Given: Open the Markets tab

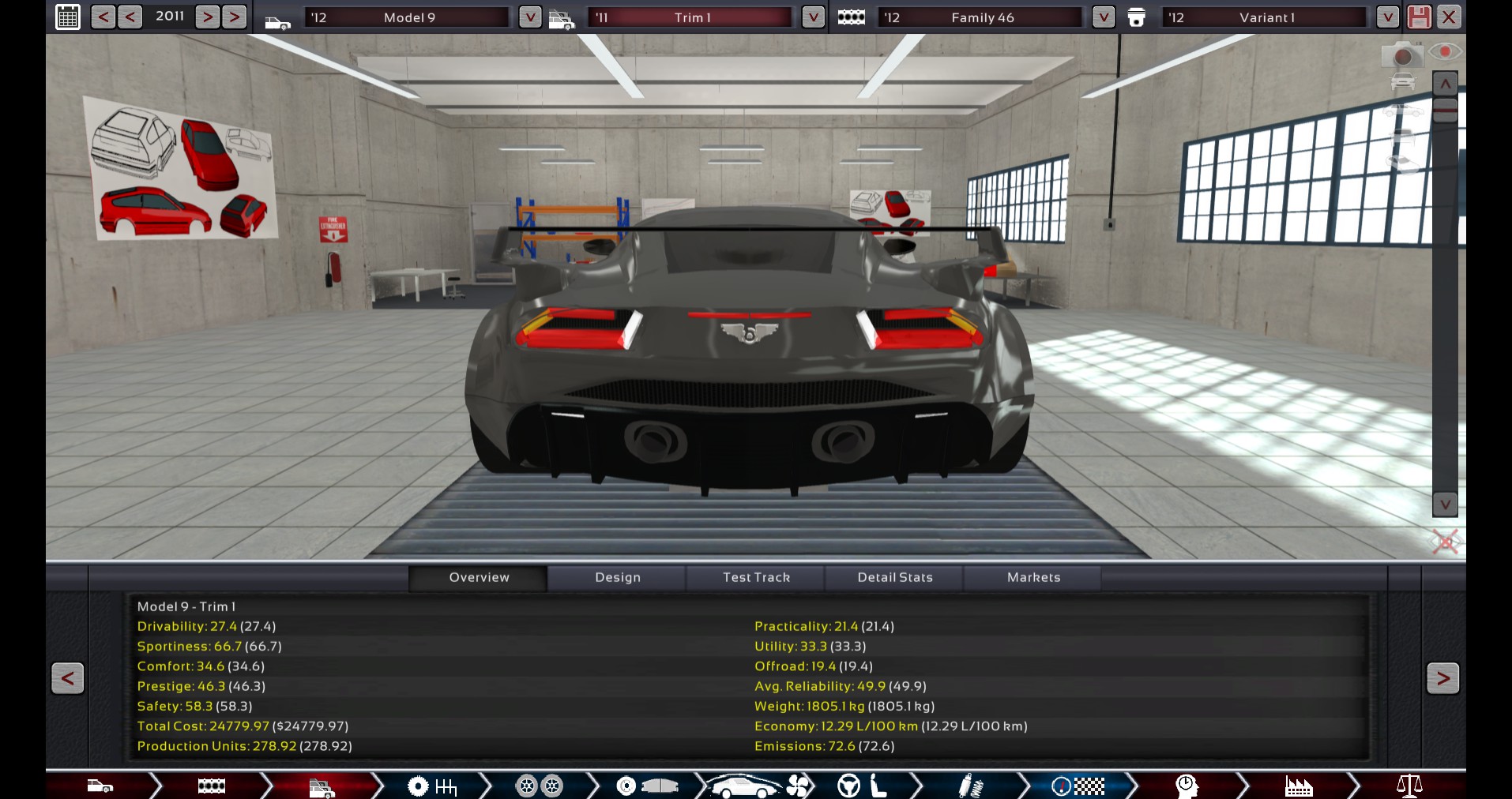Looking at the screenshot, I should [1032, 577].
